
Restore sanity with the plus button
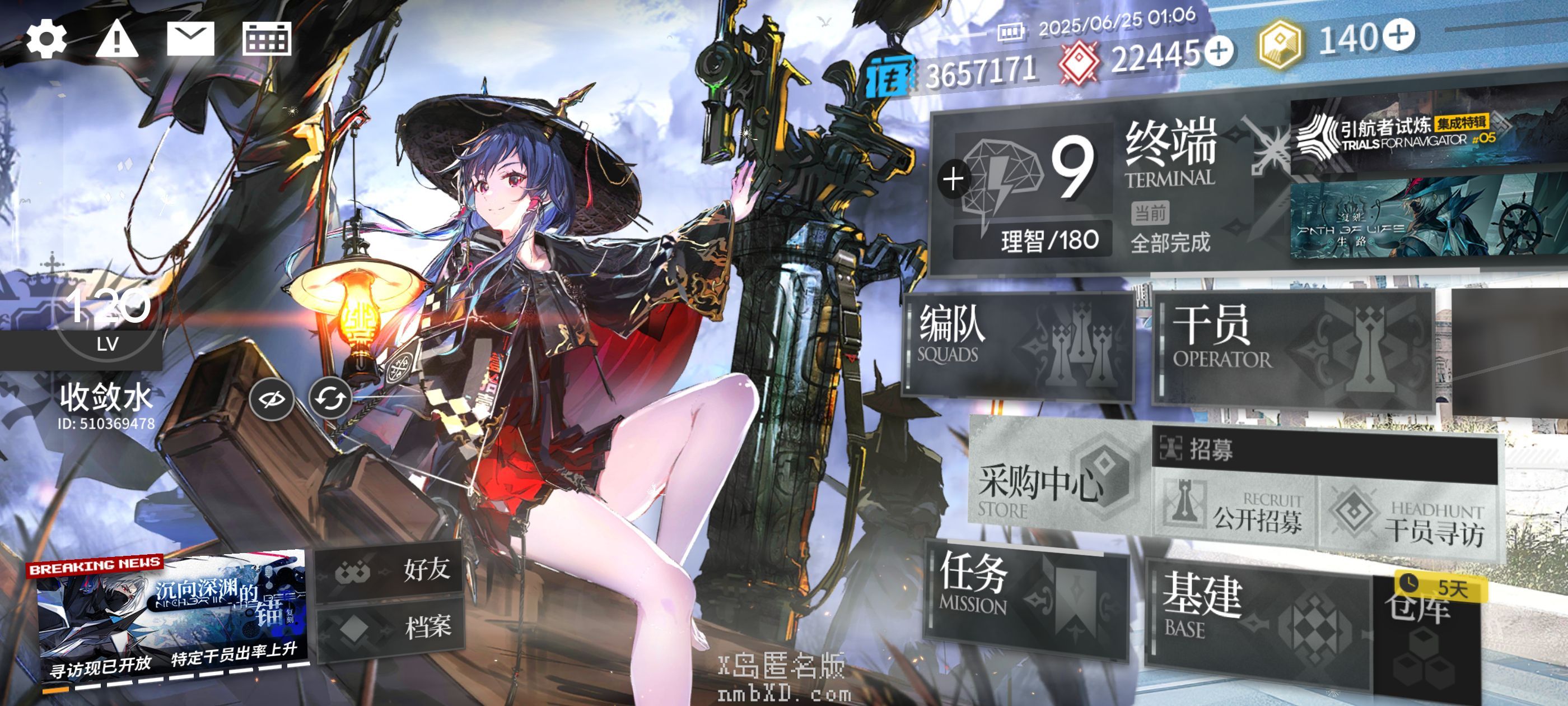coord(953,179)
